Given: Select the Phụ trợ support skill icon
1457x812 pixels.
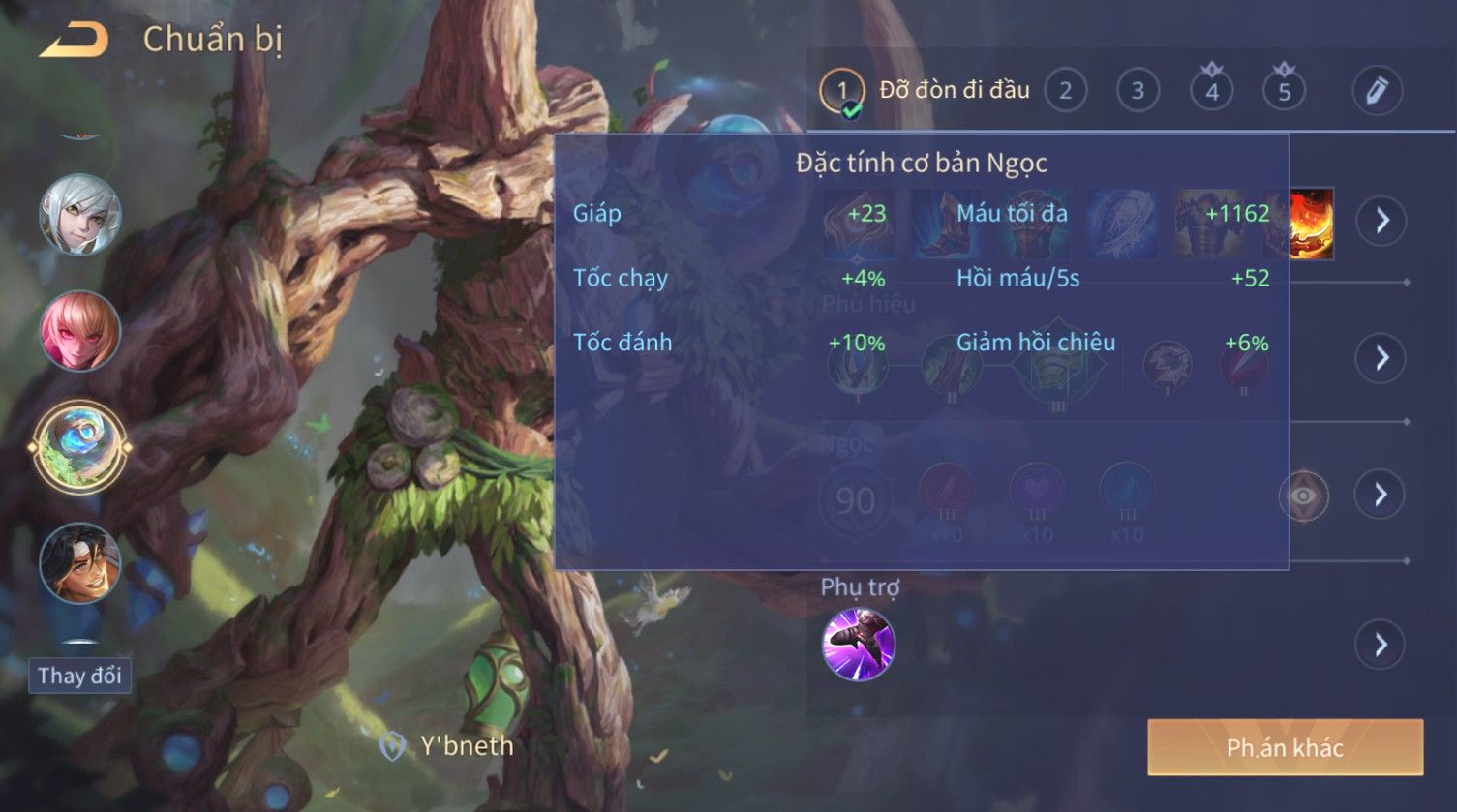Looking at the screenshot, I should pos(858,645).
